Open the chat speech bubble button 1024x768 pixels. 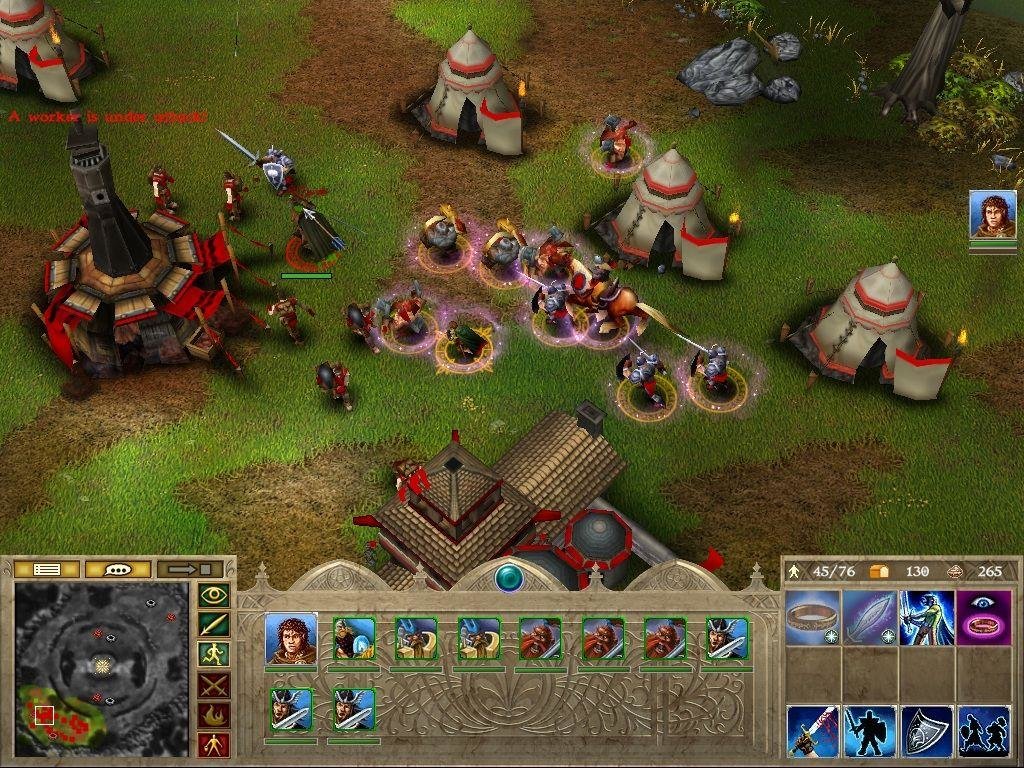pos(118,569)
